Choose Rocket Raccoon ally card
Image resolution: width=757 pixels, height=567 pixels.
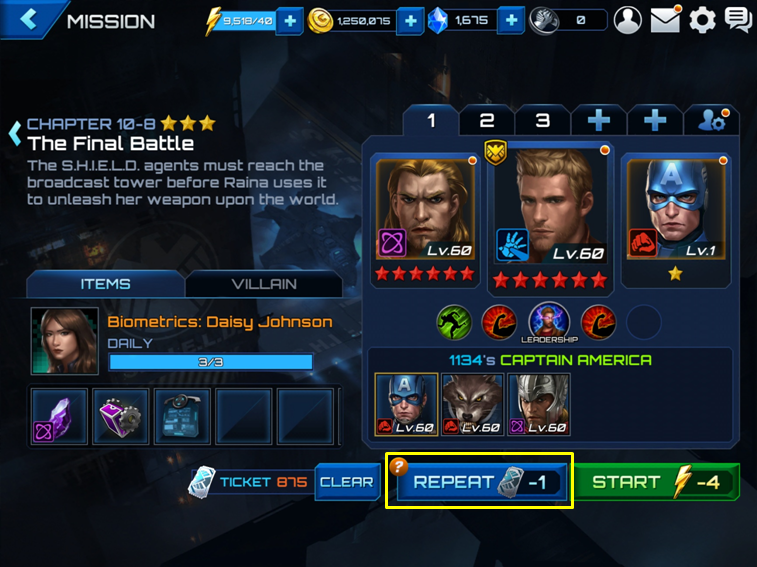(472, 405)
